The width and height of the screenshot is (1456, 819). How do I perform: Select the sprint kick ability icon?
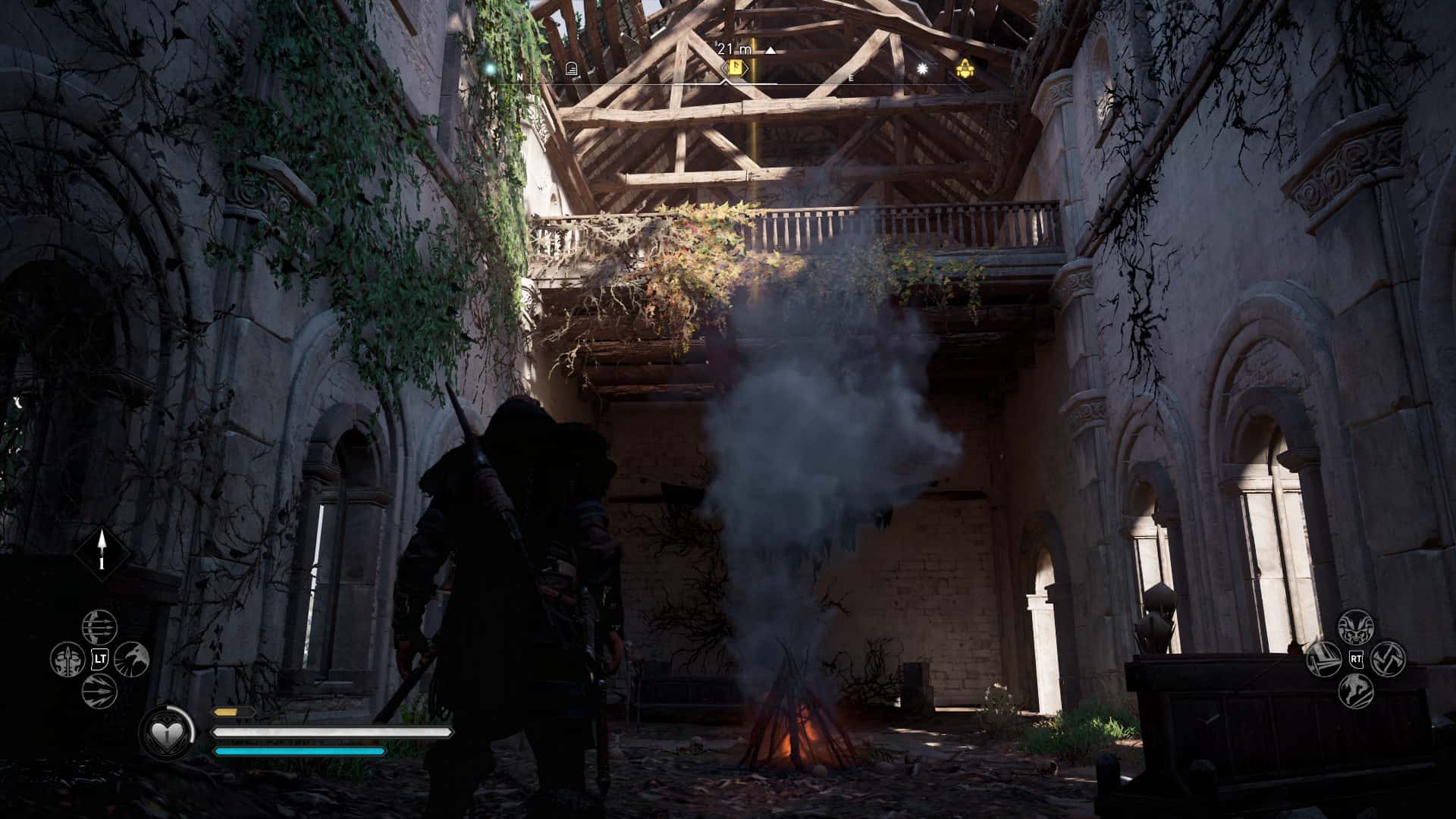pos(1356,692)
